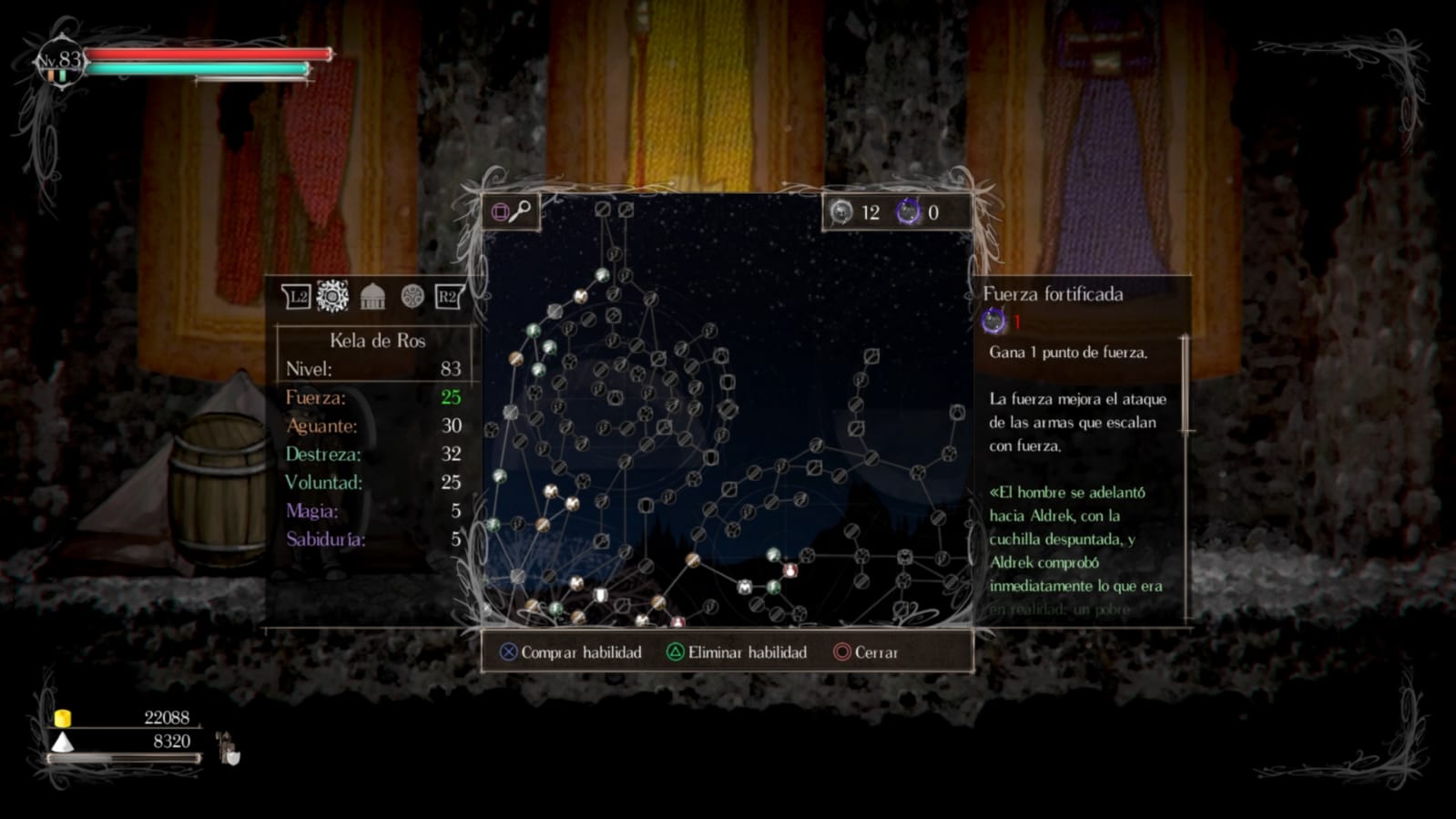Choose the Comprar habilidad option
The height and width of the screenshot is (819, 1456).
571,652
